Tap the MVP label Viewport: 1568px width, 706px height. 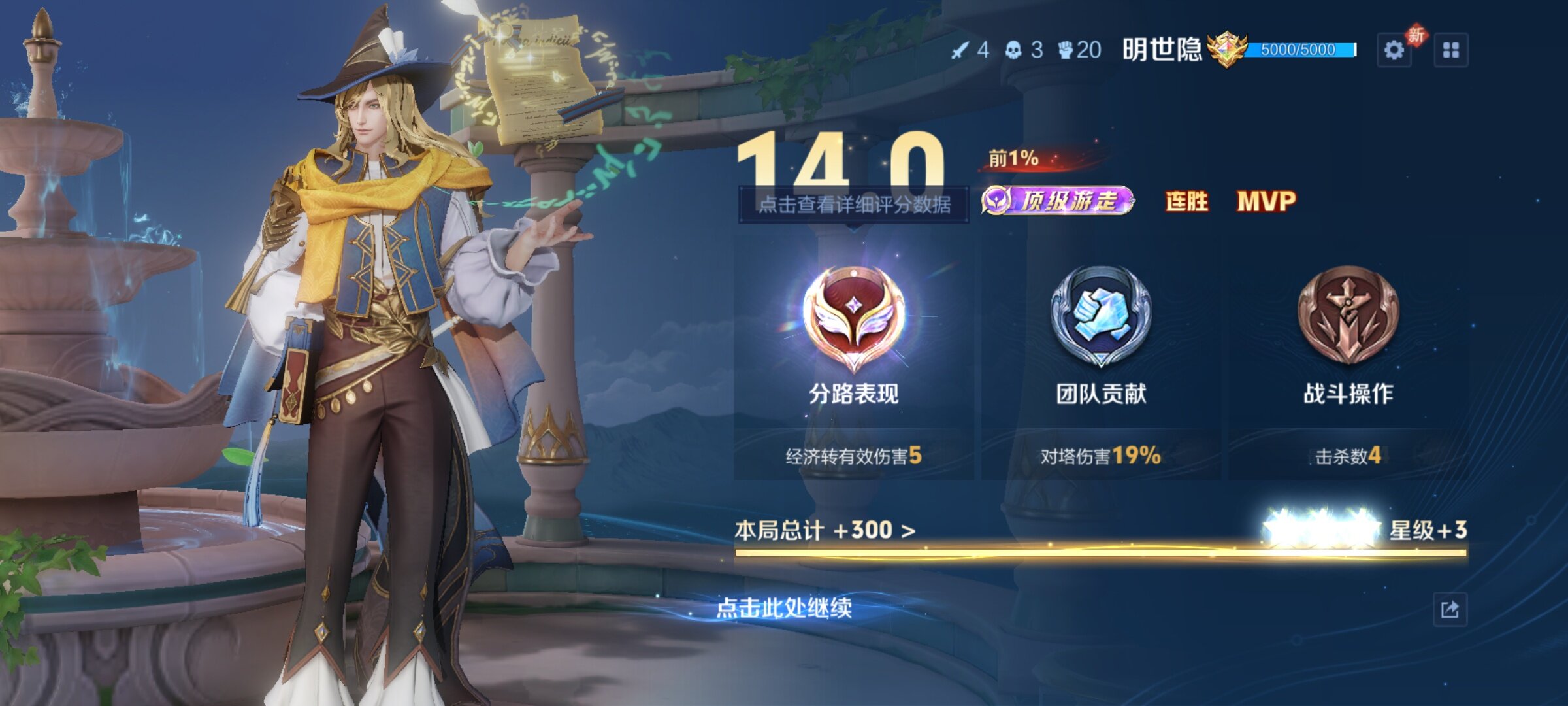pyautogui.click(x=1266, y=201)
